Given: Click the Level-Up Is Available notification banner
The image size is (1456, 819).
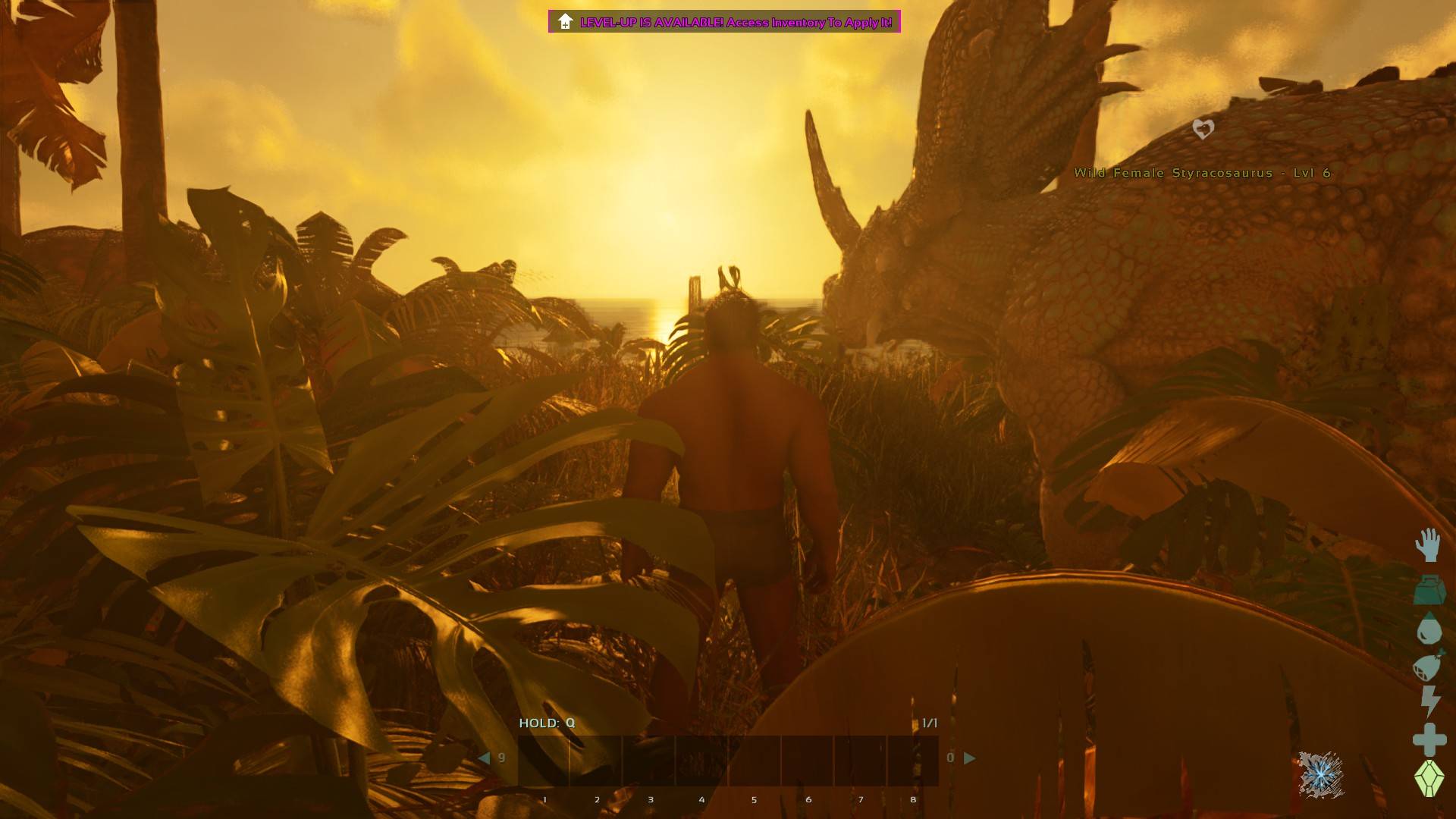Looking at the screenshot, I should (724, 22).
